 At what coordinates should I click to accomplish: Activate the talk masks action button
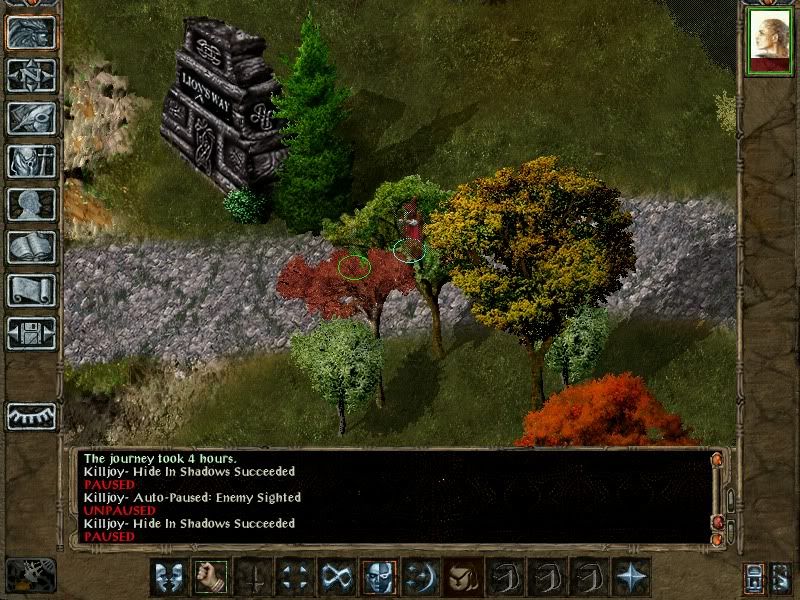(166, 577)
